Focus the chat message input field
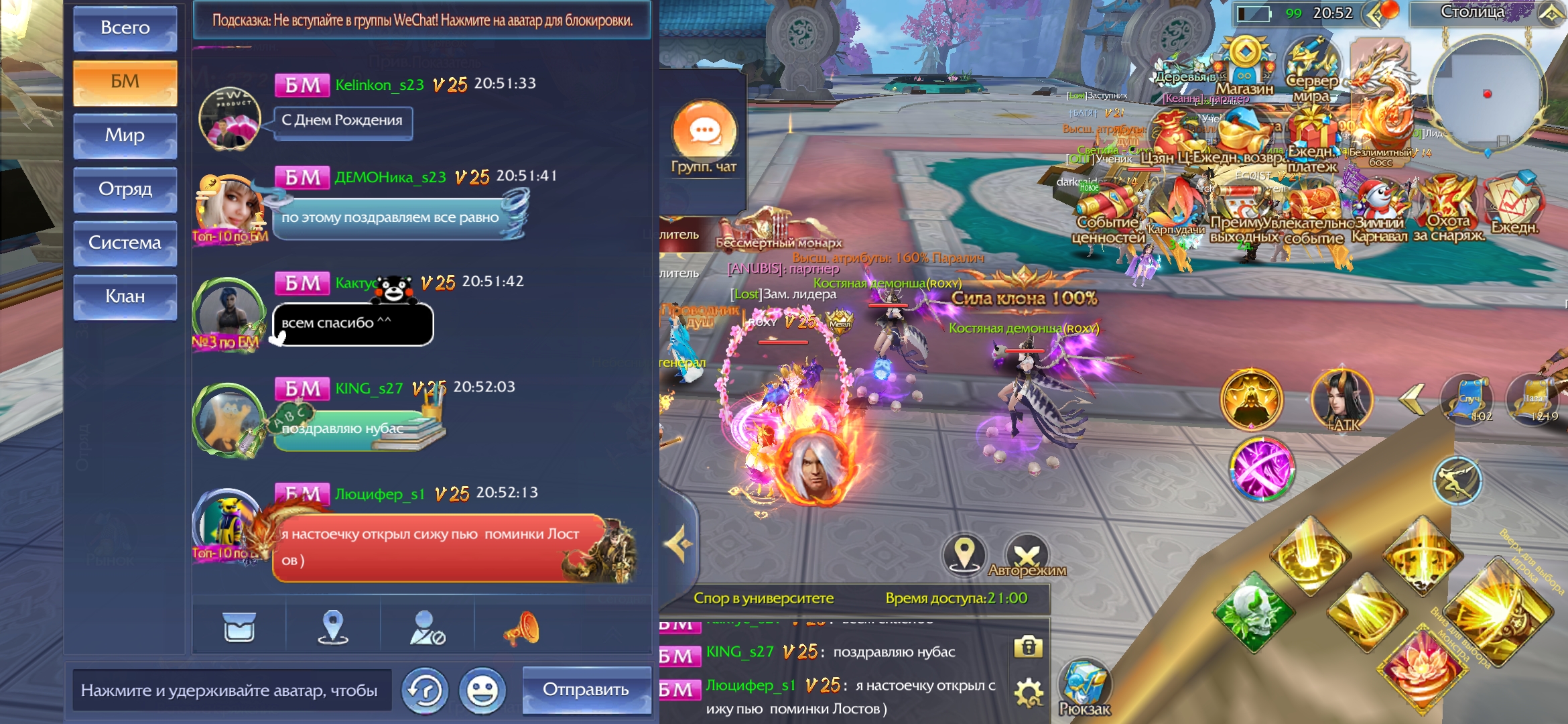This screenshot has height=724, width=1568. coord(231,690)
